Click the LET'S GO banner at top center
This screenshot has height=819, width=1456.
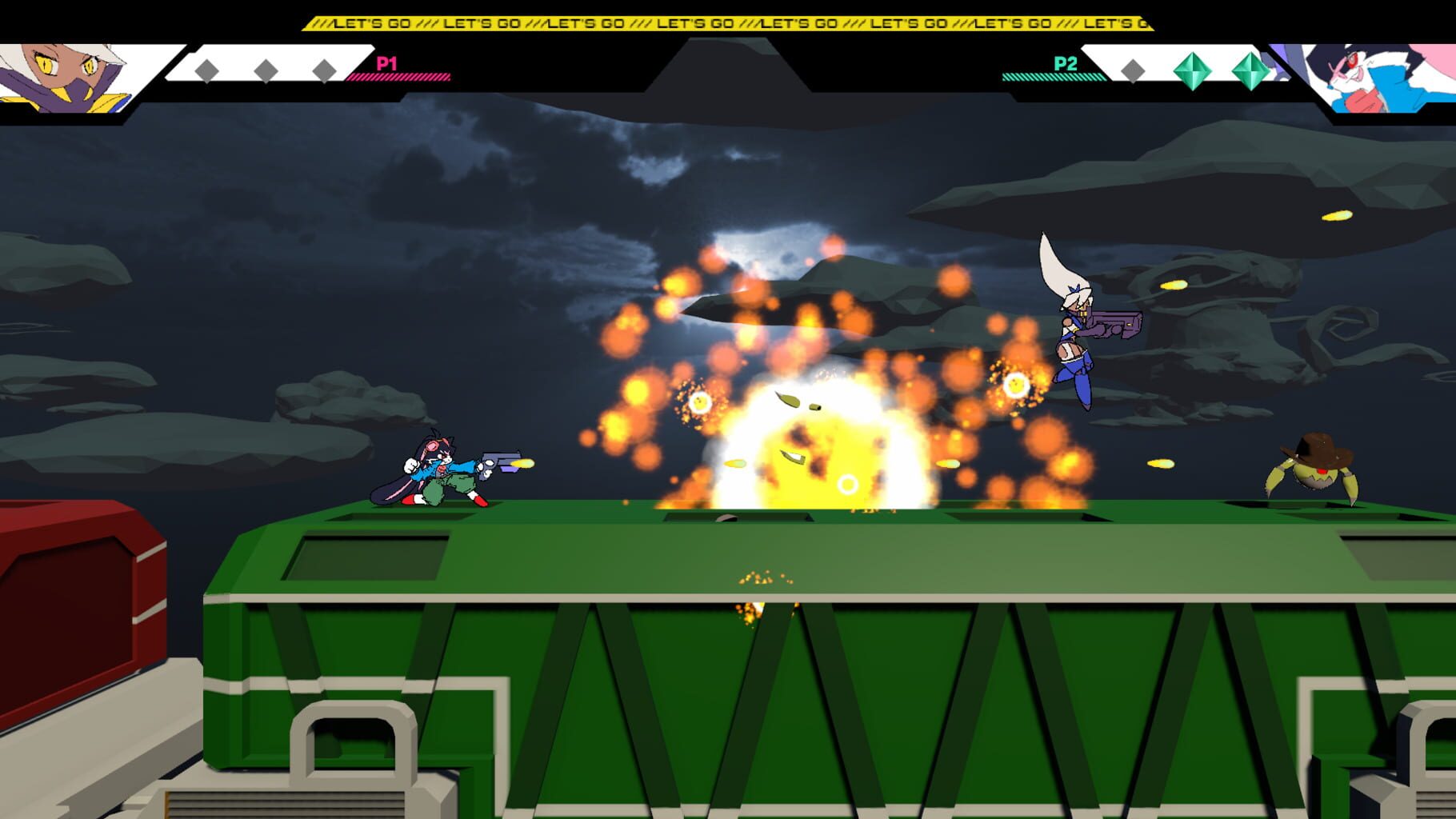click(x=728, y=23)
